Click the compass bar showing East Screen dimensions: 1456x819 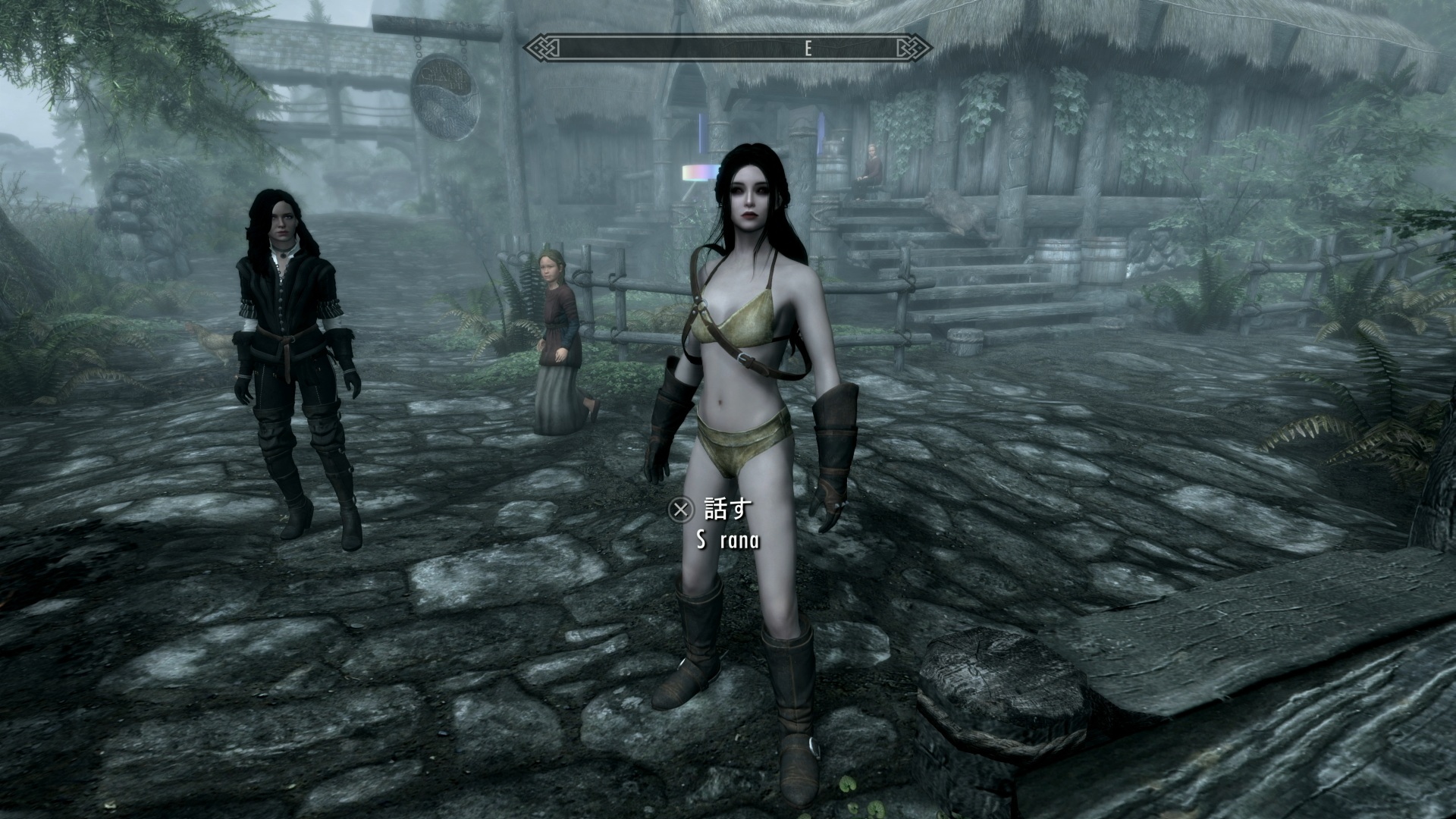[728, 49]
